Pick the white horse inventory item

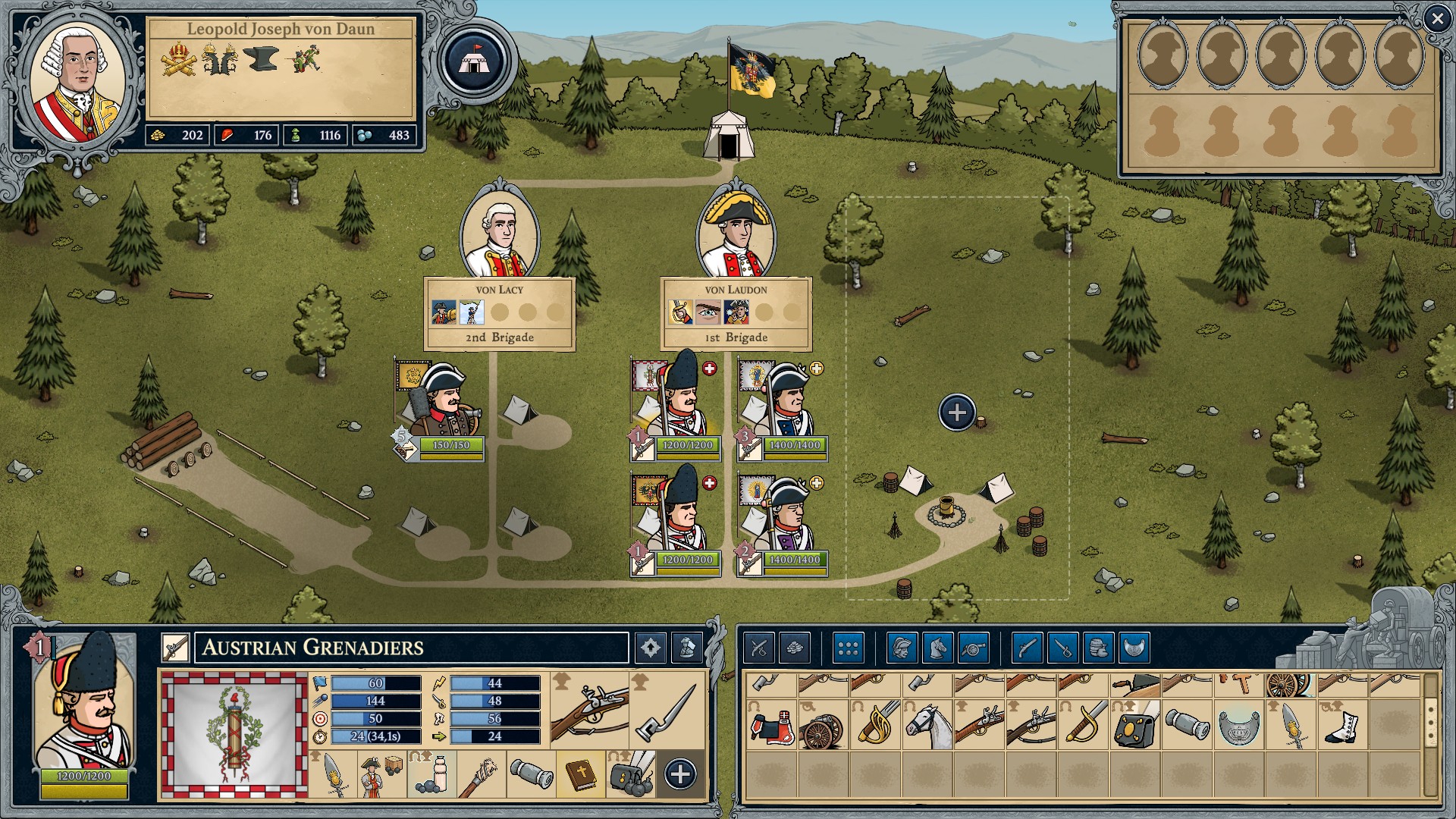coord(927,726)
